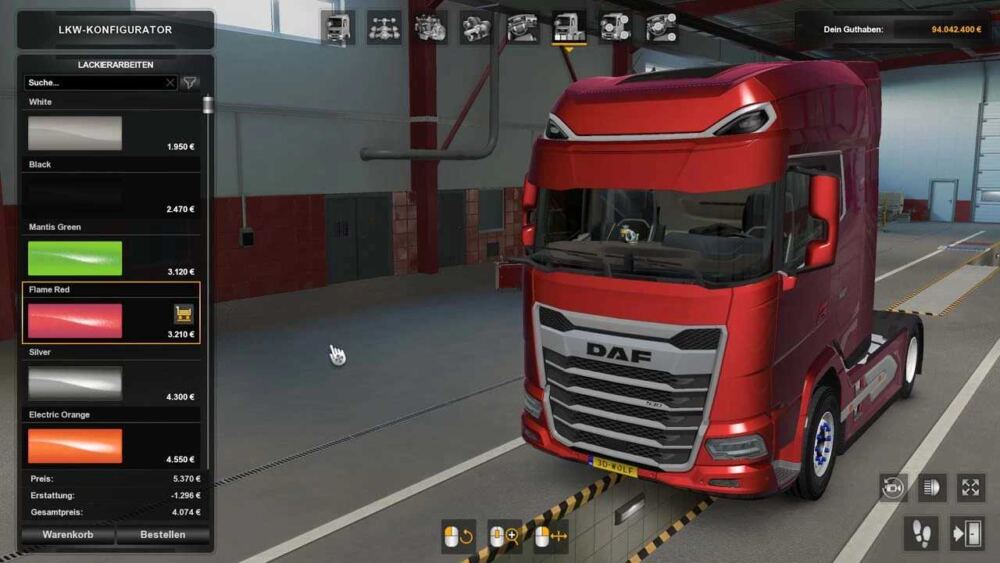The height and width of the screenshot is (563, 1000).
Task: Apply the Electric Orange paint
Action: (75, 446)
